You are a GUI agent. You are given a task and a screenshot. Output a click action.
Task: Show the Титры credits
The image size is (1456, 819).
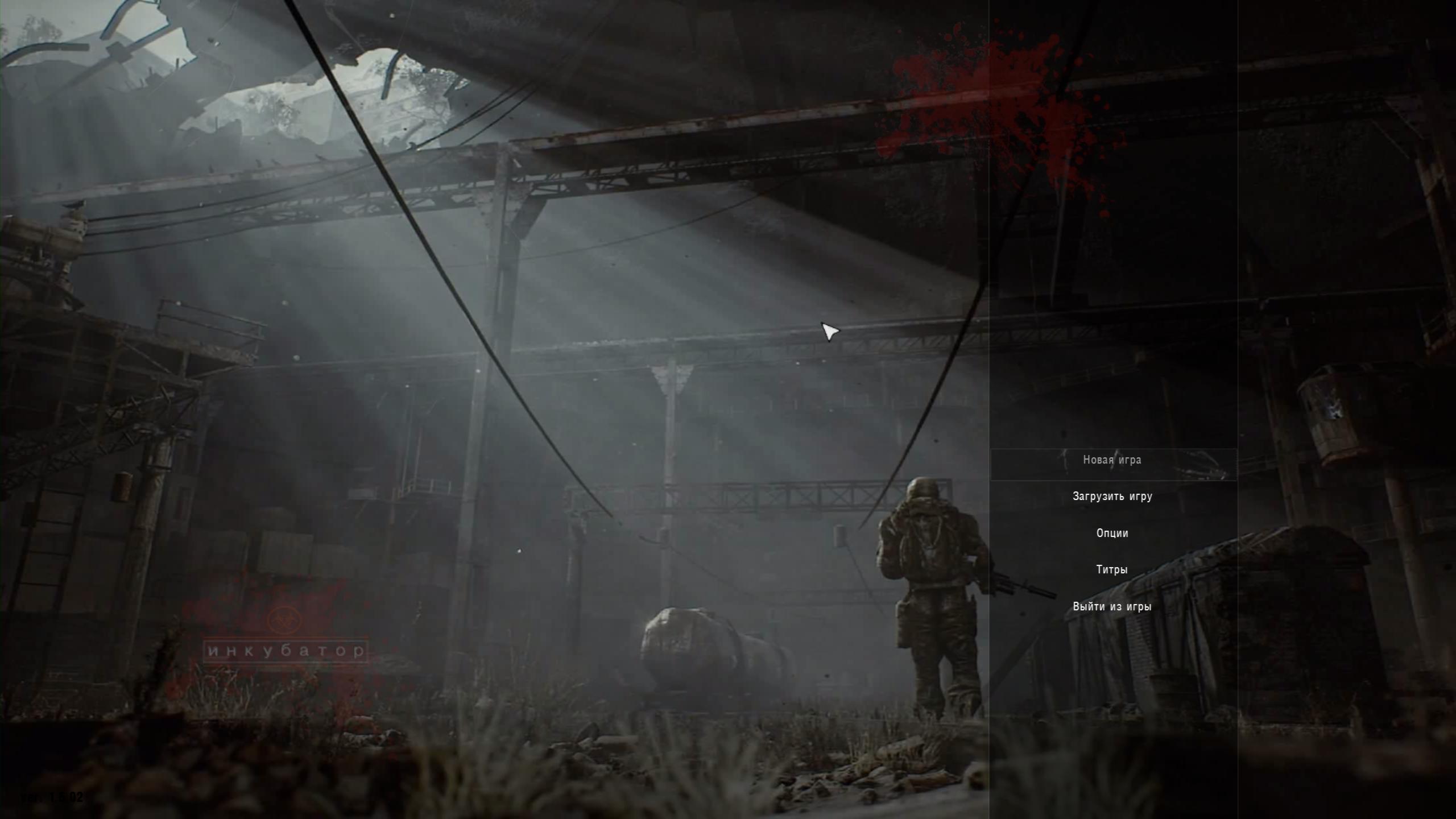coord(1112,570)
